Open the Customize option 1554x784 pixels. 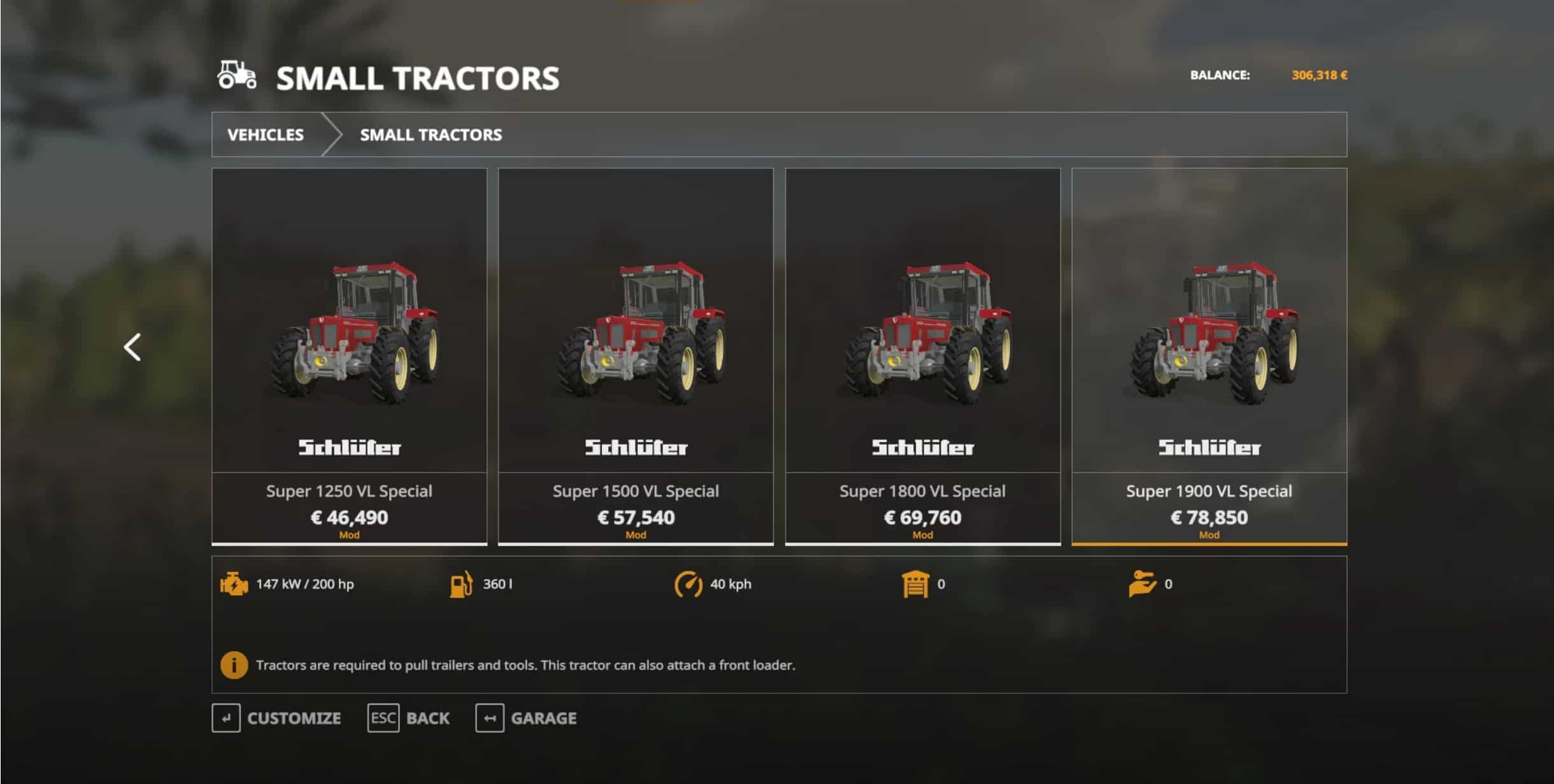[277, 718]
